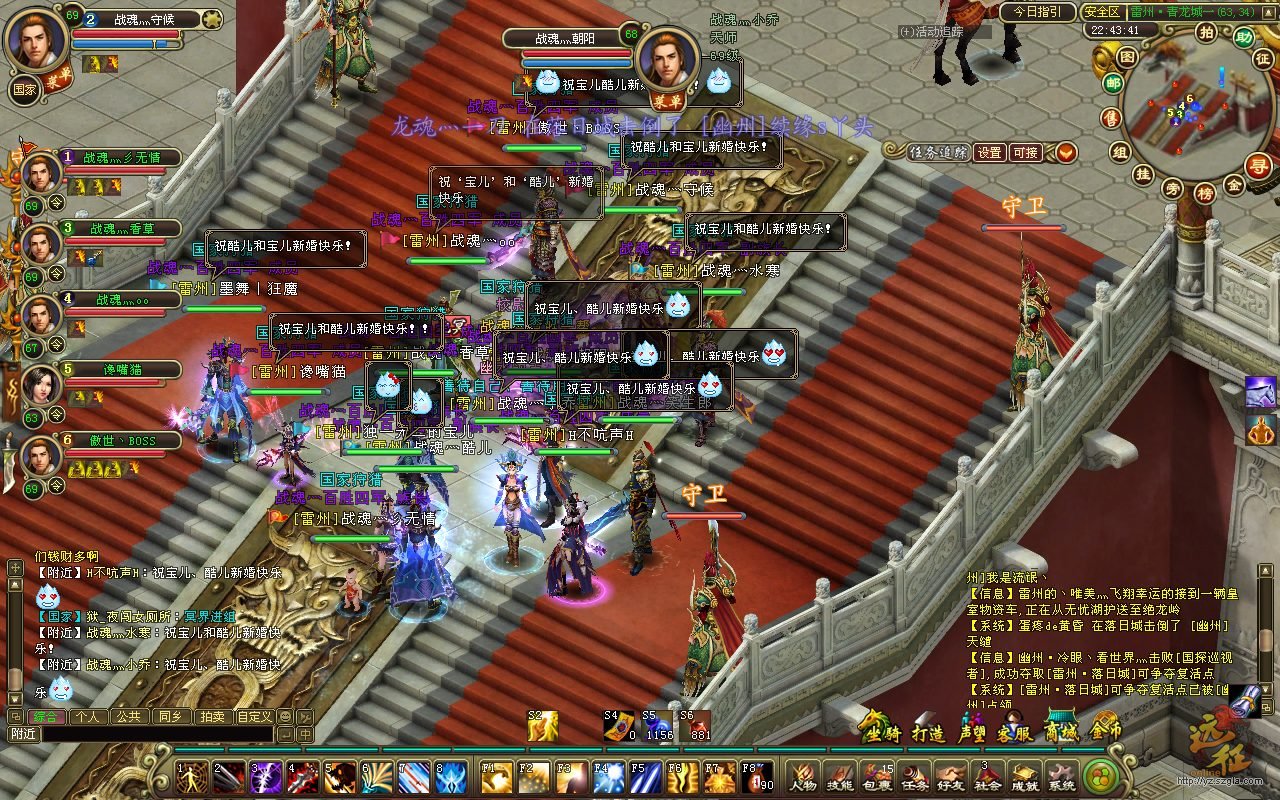Open the 任务 quest log
The image size is (1280, 800).
pyautogui.click(x=914, y=776)
